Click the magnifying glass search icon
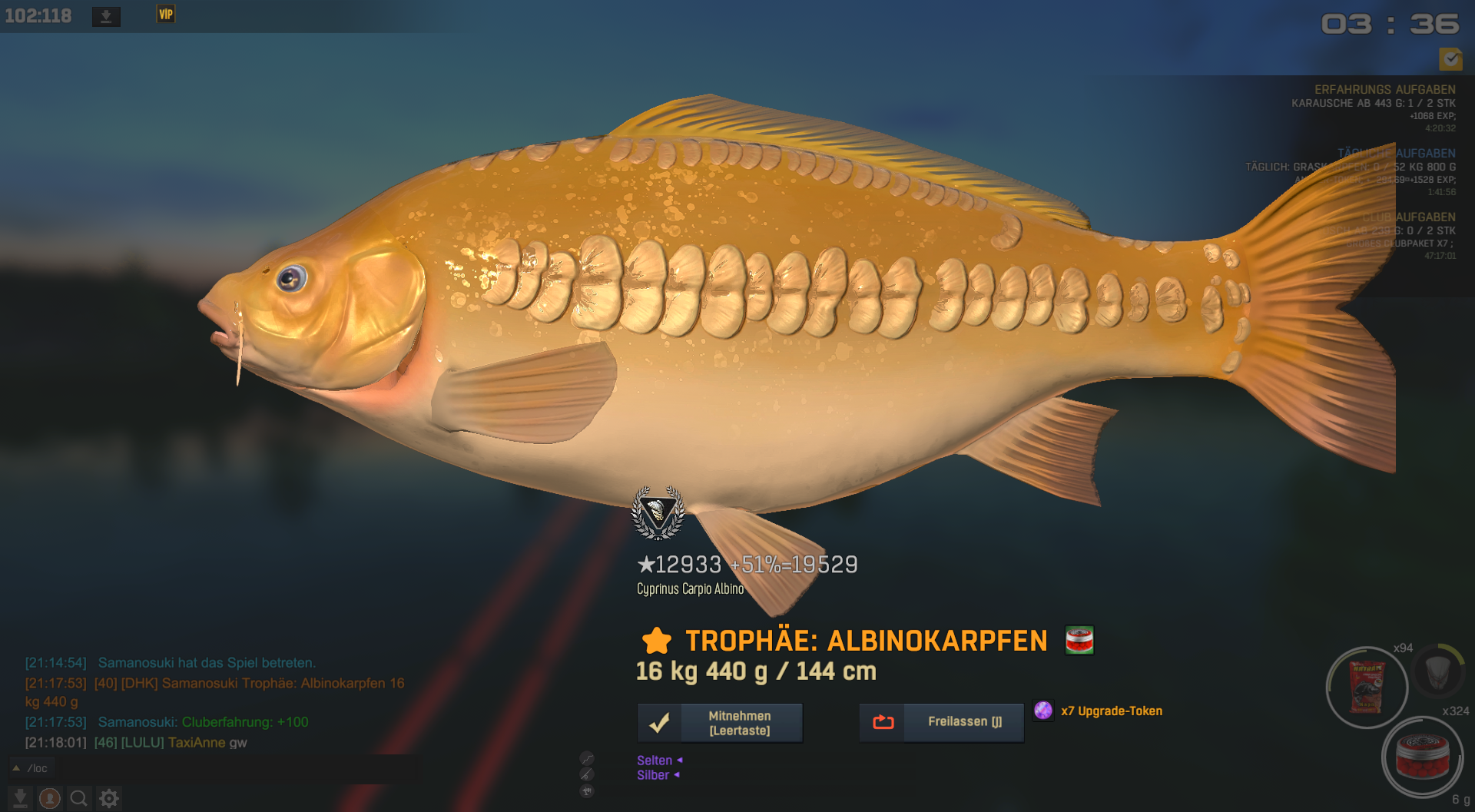This screenshot has width=1475, height=812. [x=78, y=799]
